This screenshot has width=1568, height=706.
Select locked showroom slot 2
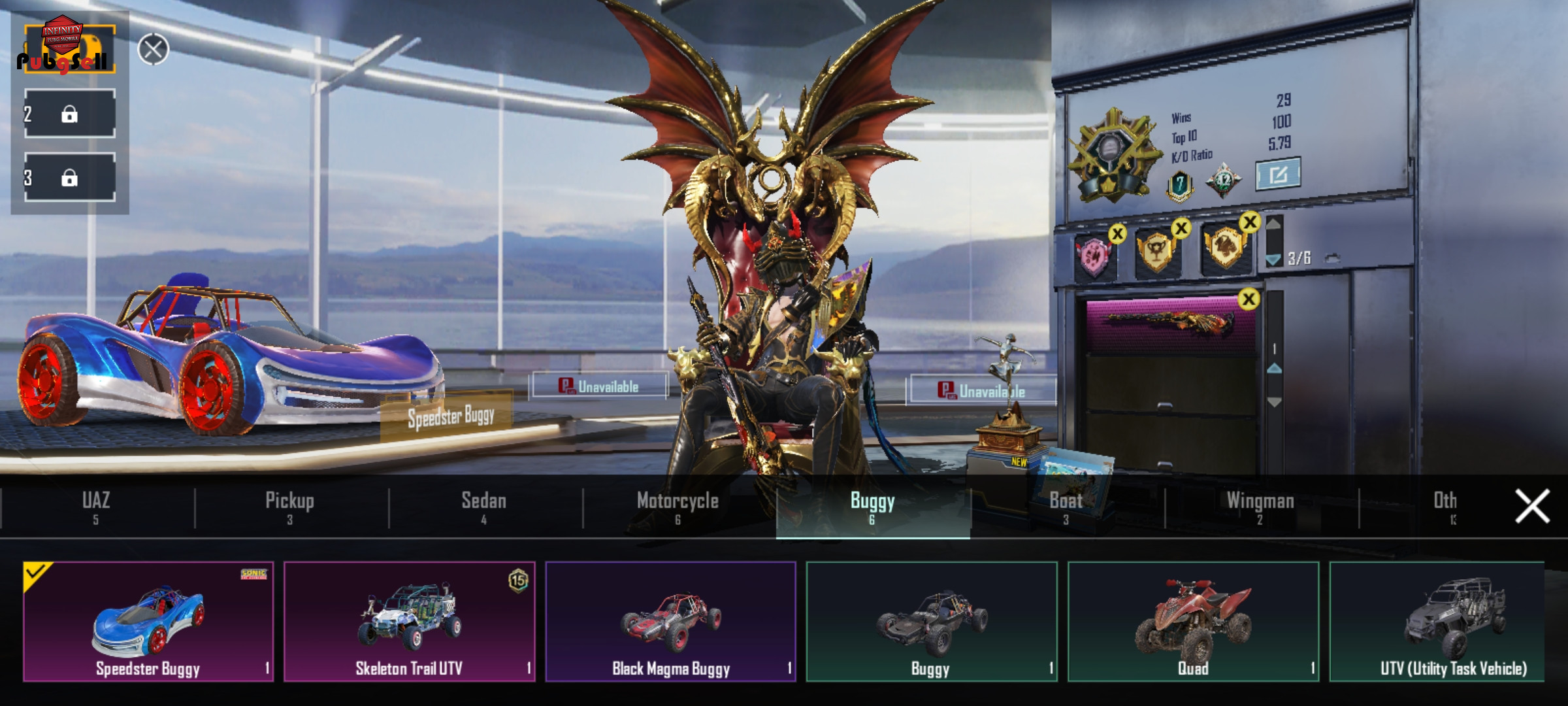click(x=70, y=114)
